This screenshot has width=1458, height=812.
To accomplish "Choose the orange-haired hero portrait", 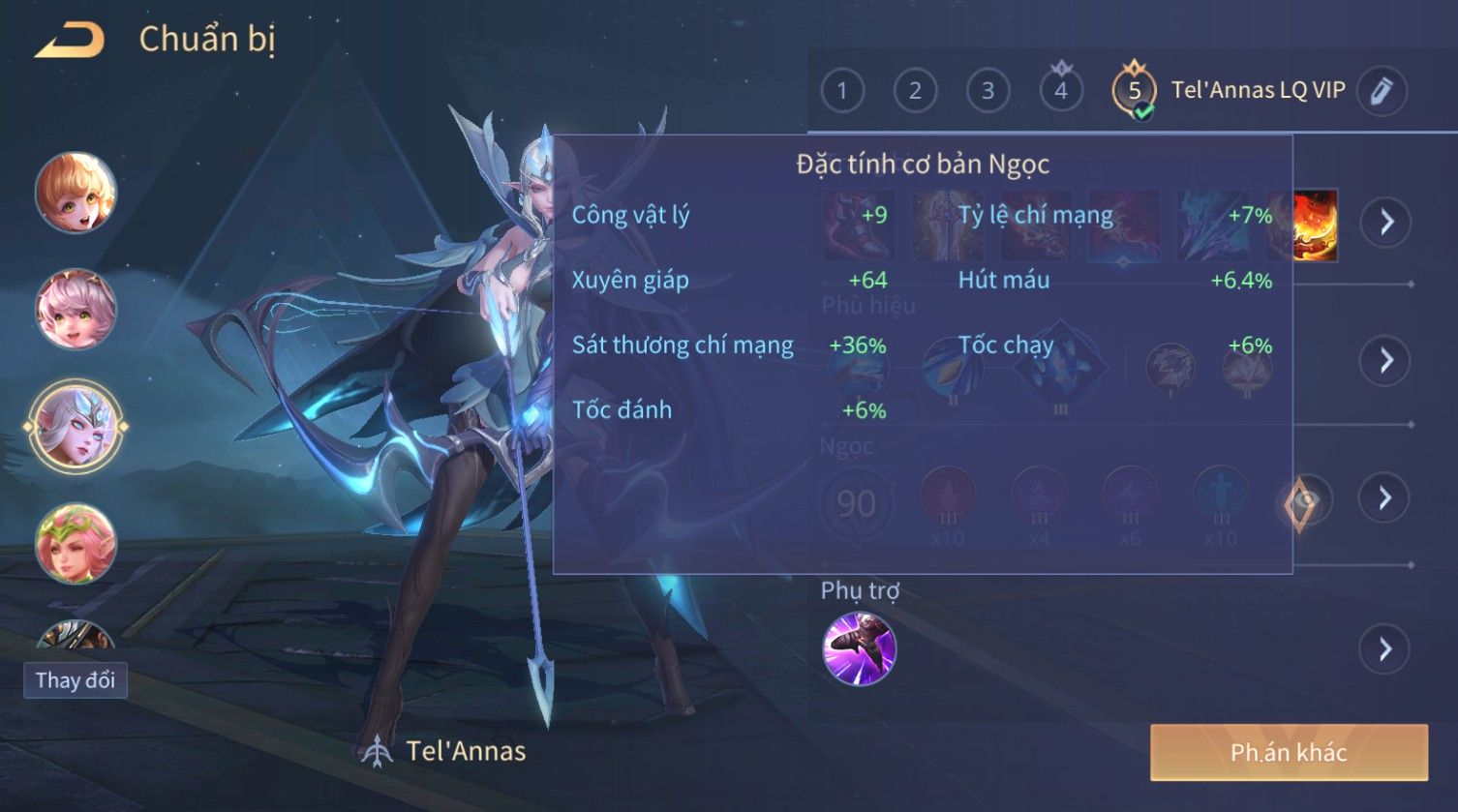I will coord(76,193).
